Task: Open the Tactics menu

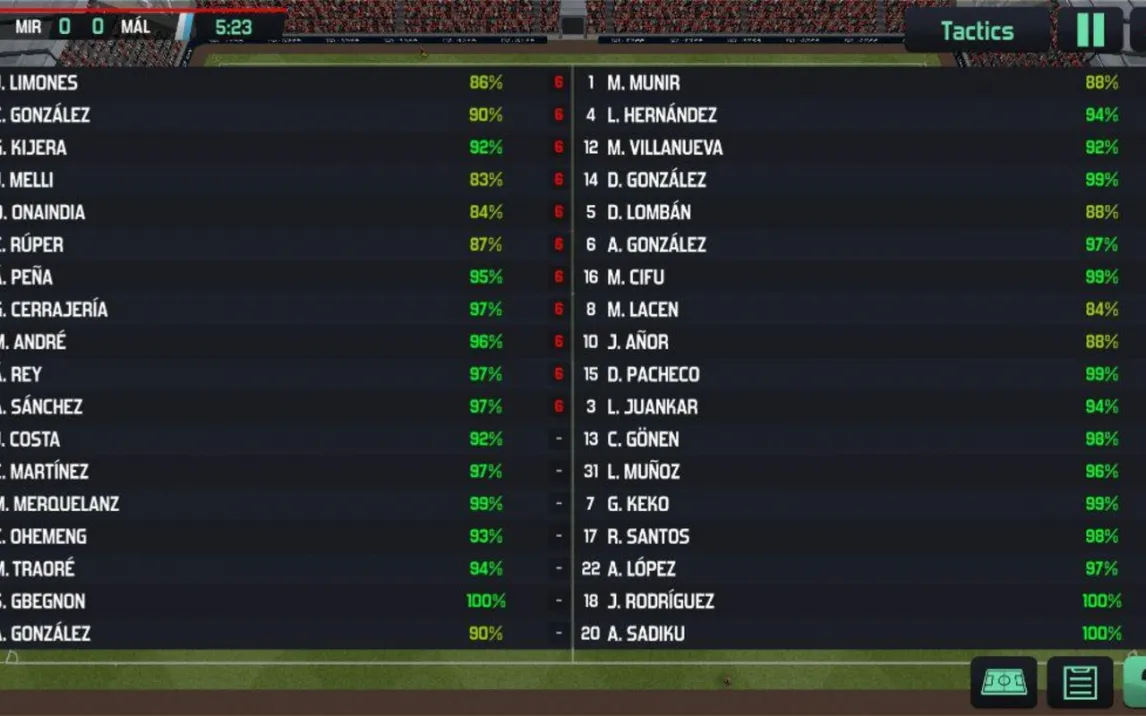Action: point(976,31)
